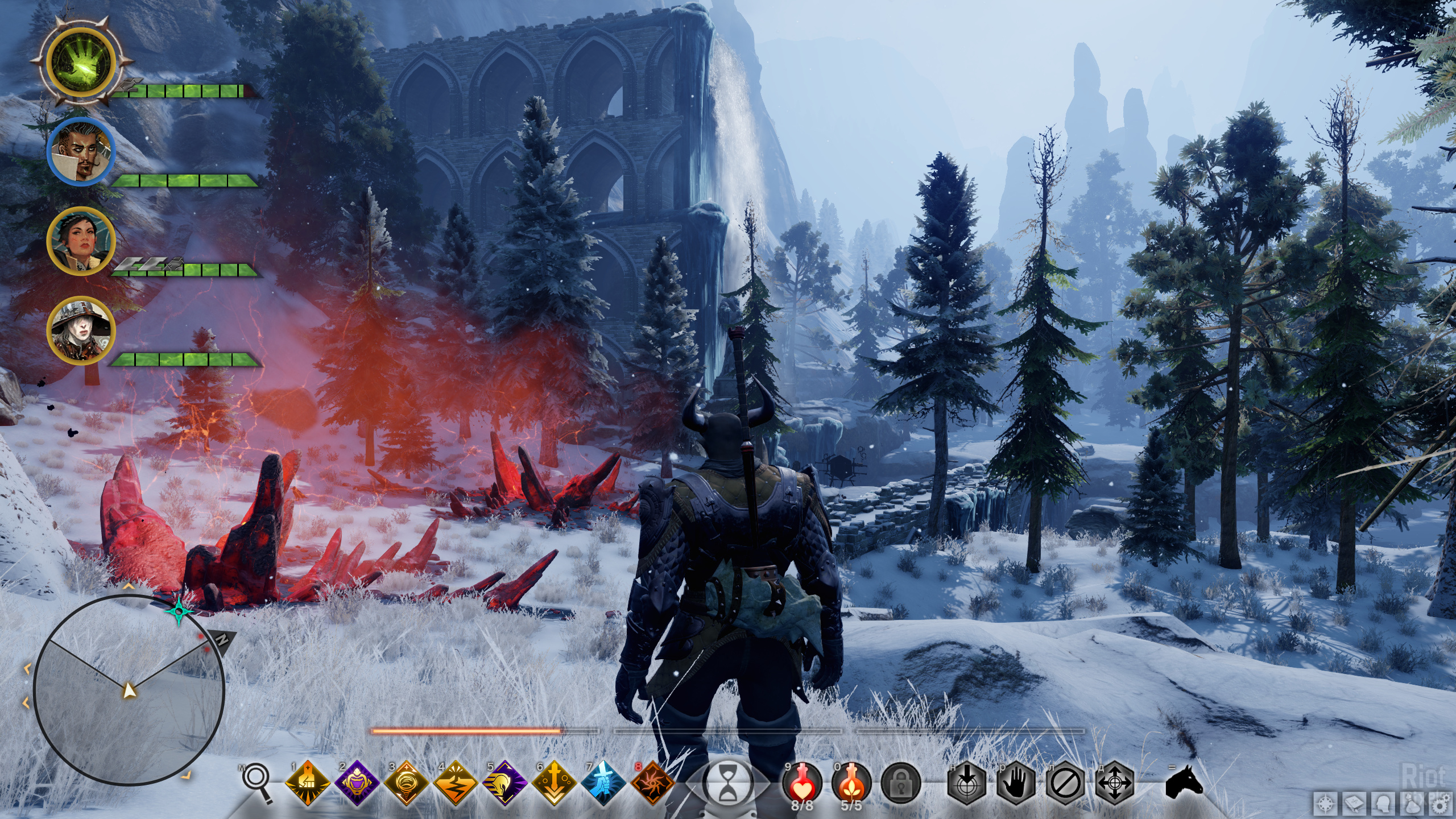Toggle the hourglass tactical pause button
Viewport: 1456px width, 819px height.
click(x=727, y=784)
